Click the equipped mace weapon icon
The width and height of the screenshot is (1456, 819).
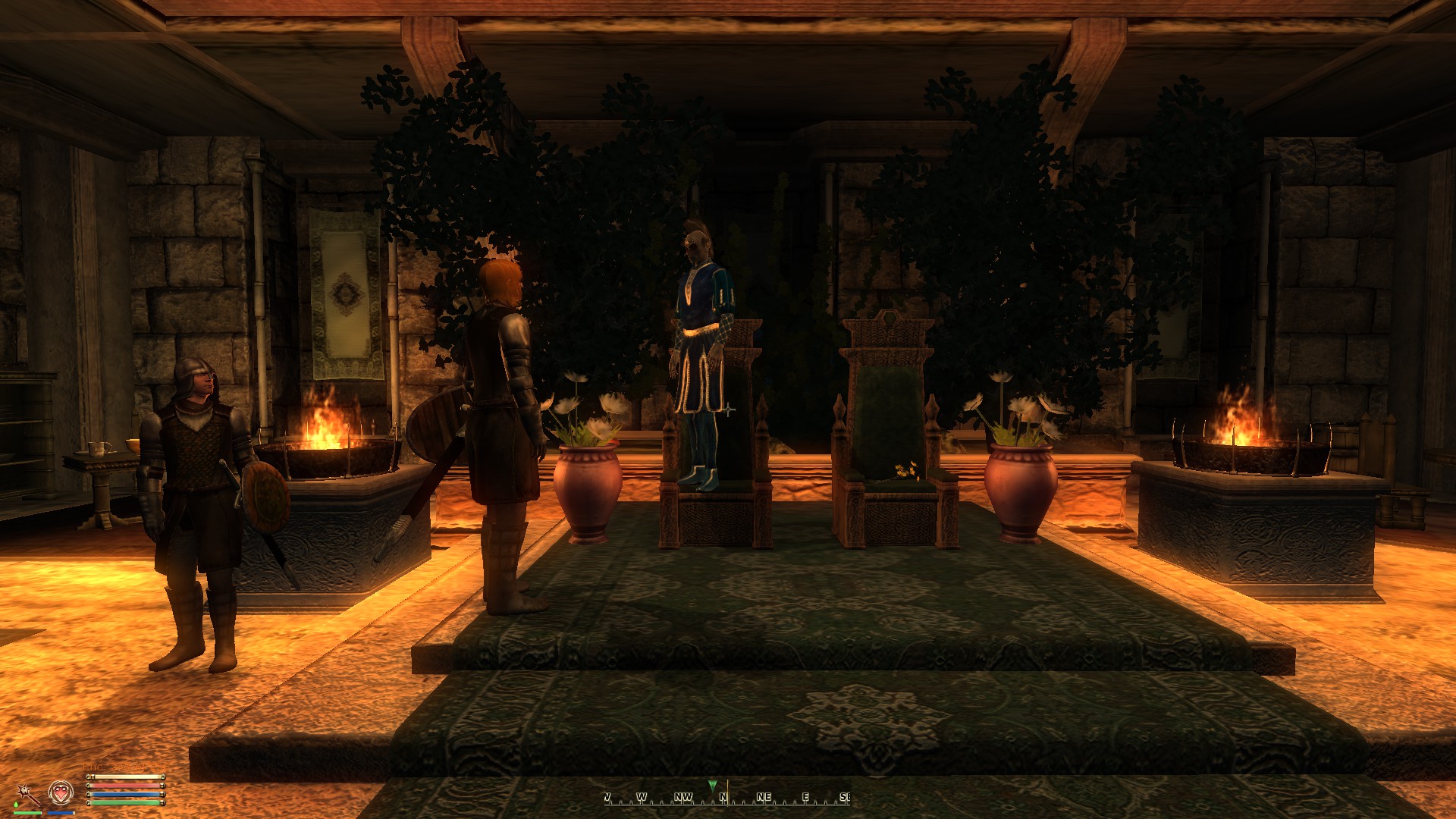(29, 794)
